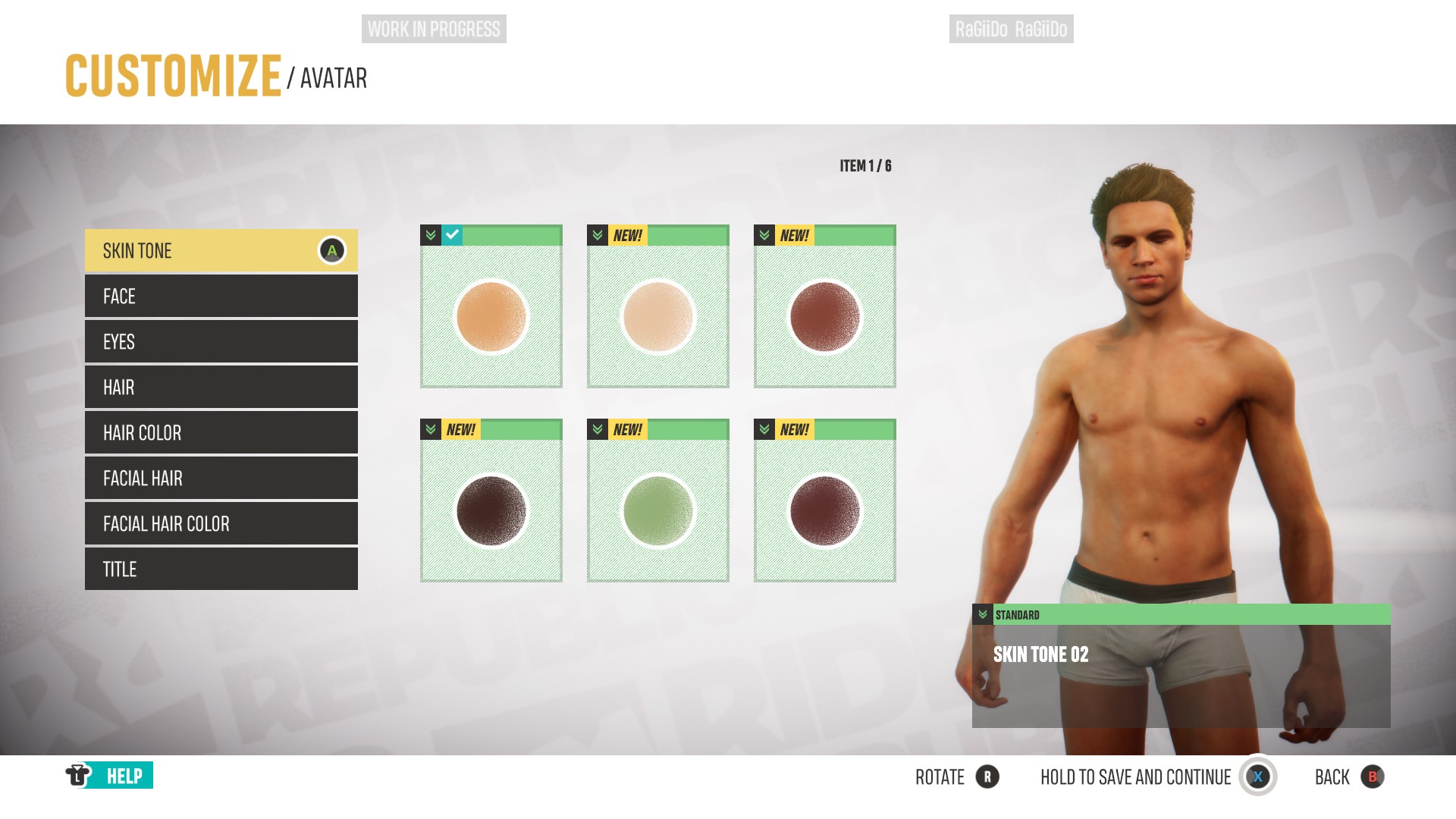This screenshot has height=819, width=1456.
Task: Click the Help button
Action: 110,776
